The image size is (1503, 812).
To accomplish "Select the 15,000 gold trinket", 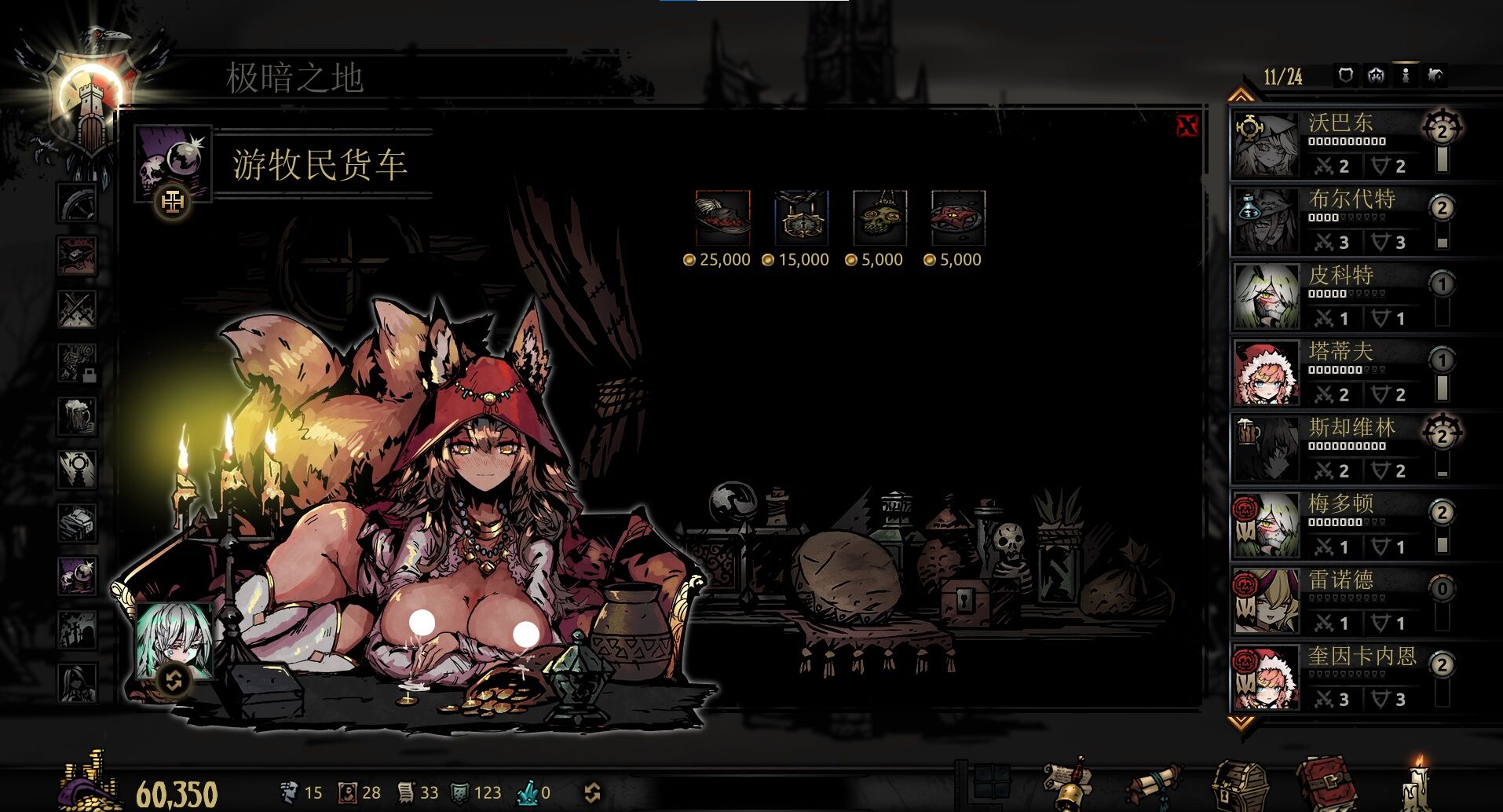I will pyautogui.click(x=801, y=218).
